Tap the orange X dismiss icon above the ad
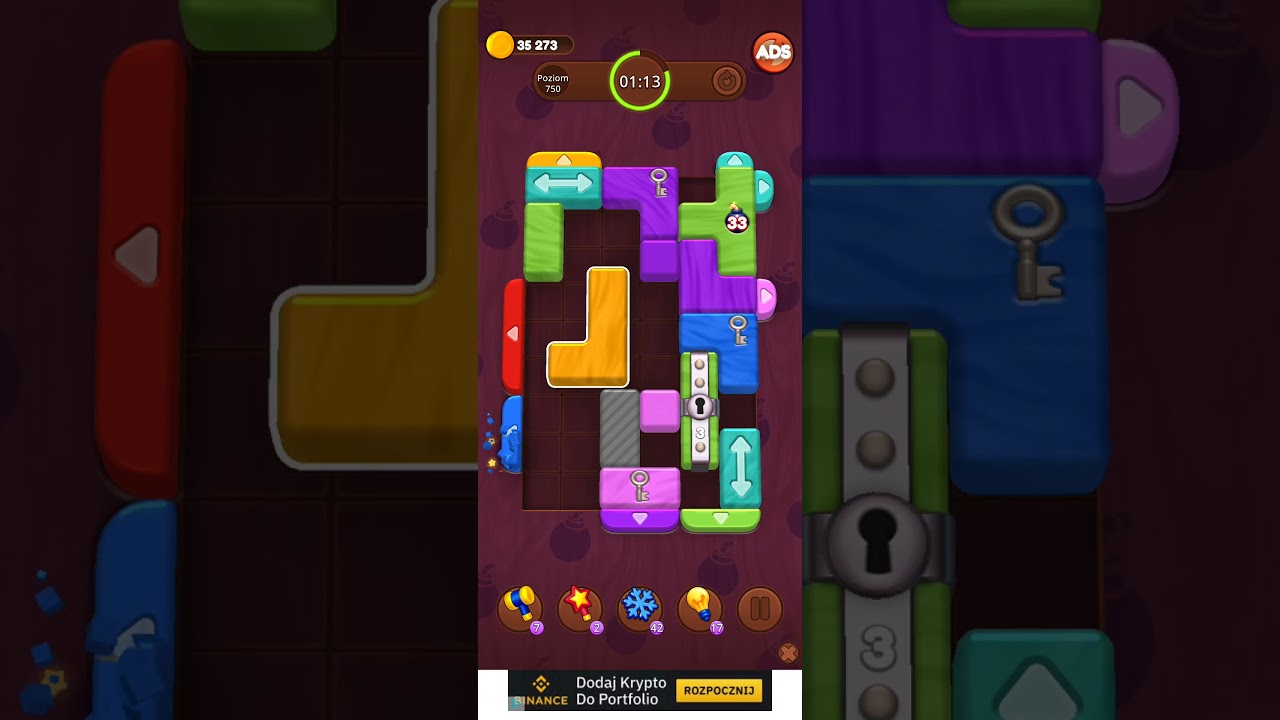 point(789,652)
